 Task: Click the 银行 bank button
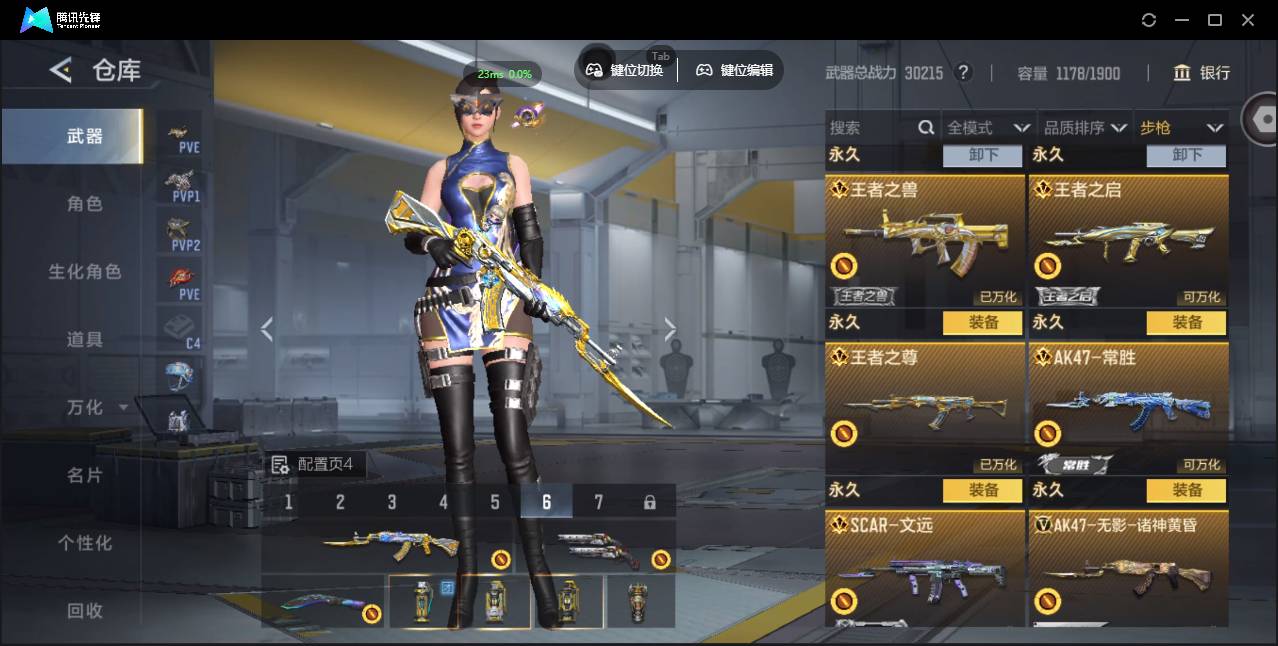click(1201, 73)
